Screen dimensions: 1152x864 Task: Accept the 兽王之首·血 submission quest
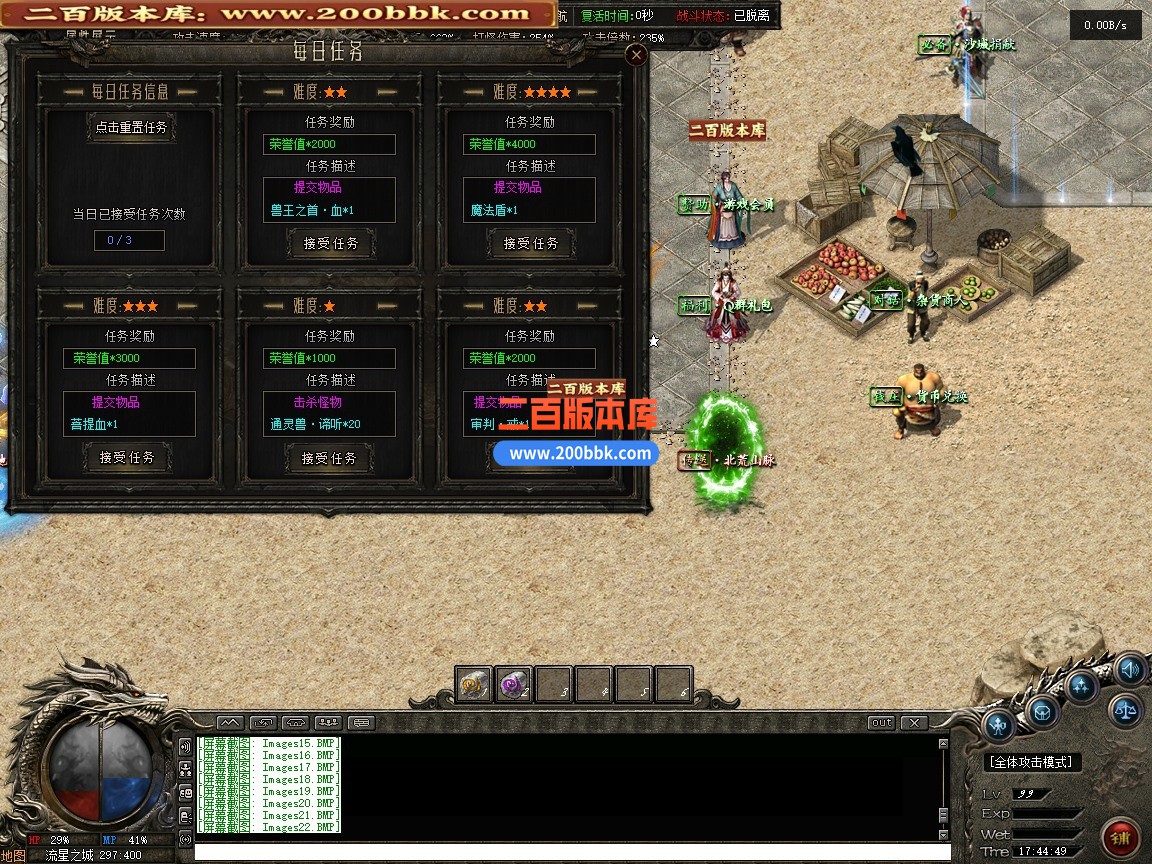point(331,243)
